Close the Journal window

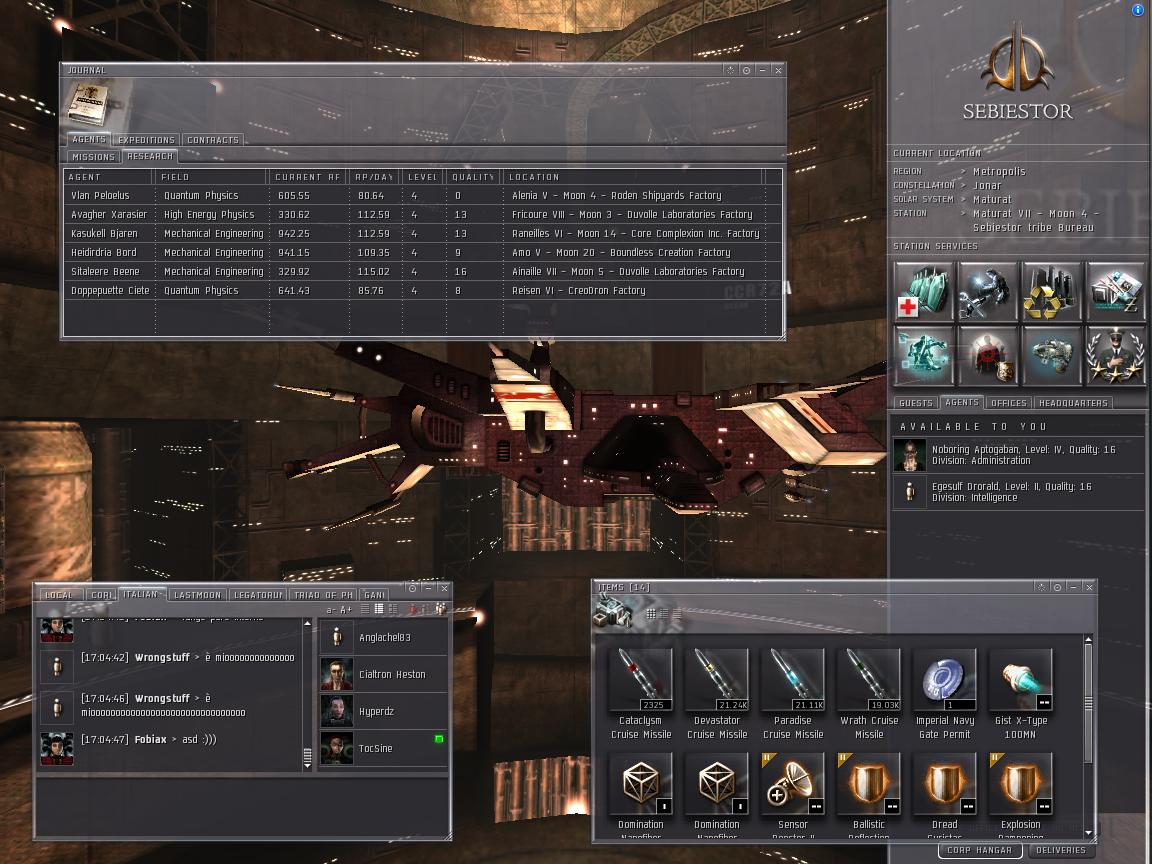click(778, 70)
